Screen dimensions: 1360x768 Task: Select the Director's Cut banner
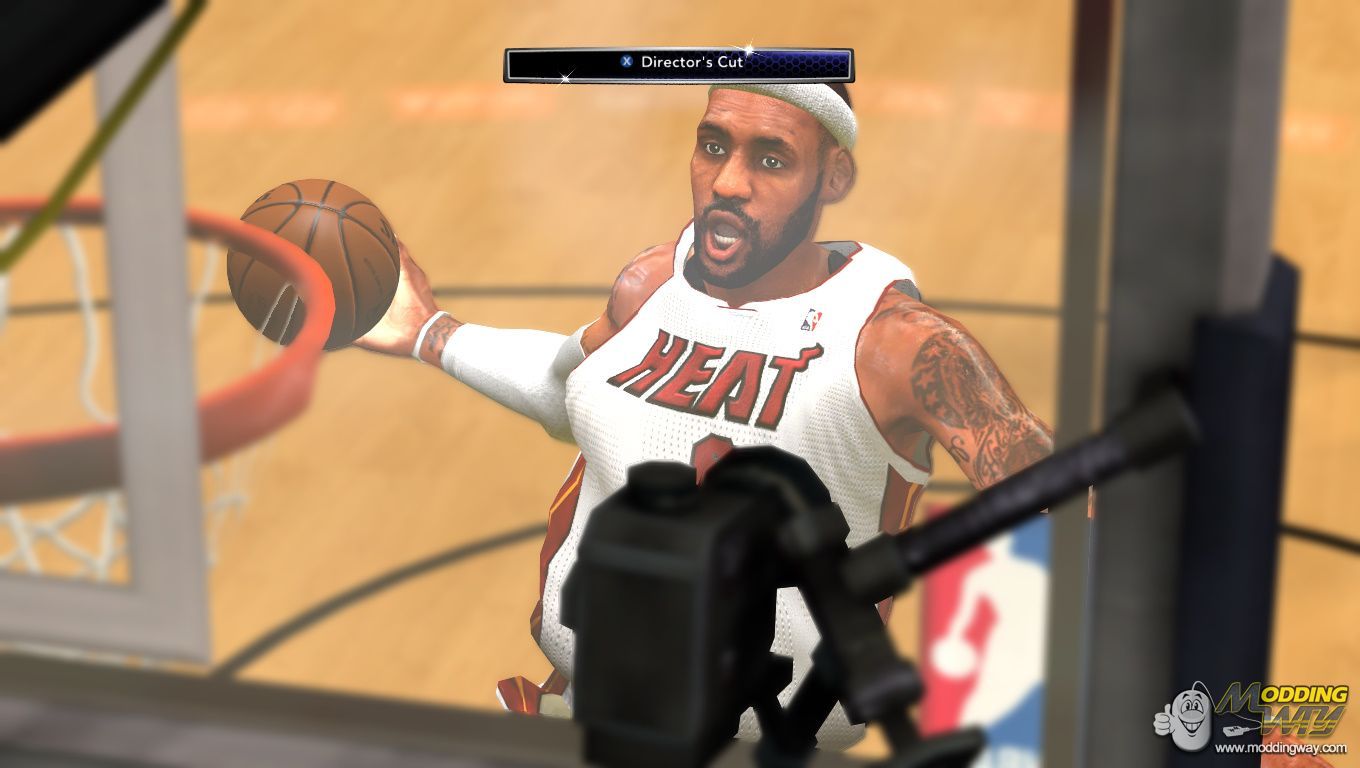click(678, 64)
